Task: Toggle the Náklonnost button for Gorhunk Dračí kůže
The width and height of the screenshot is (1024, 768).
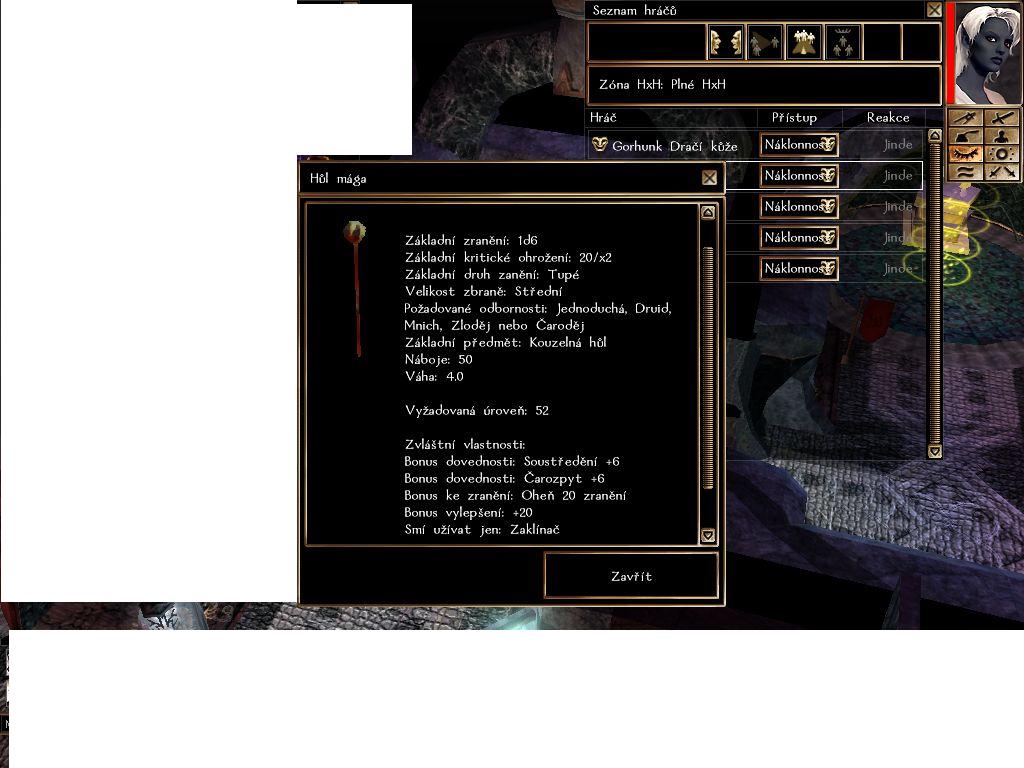Action: [798, 145]
